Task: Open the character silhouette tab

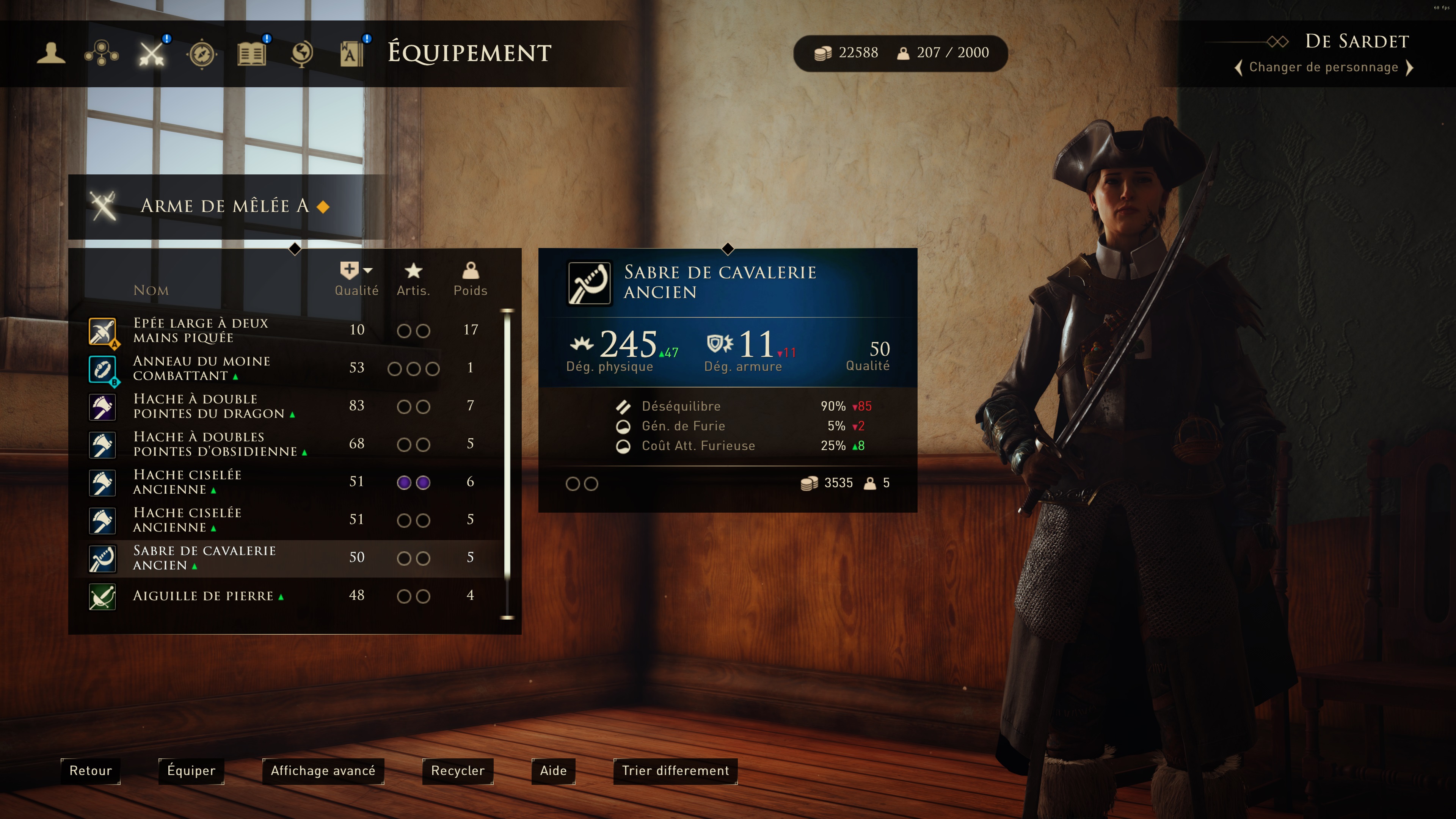Action: point(51,54)
